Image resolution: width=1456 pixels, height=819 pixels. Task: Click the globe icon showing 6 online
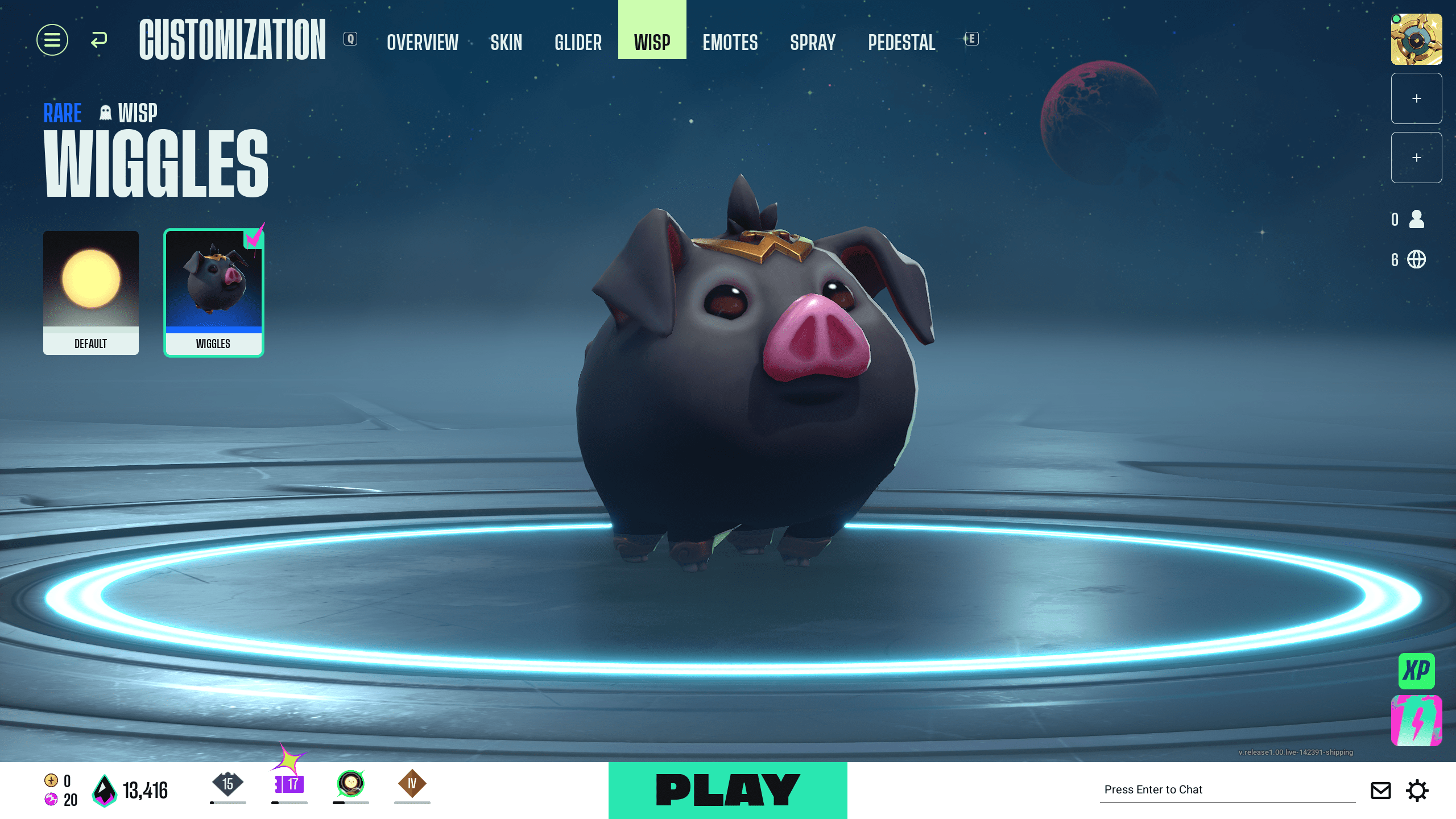1416,259
